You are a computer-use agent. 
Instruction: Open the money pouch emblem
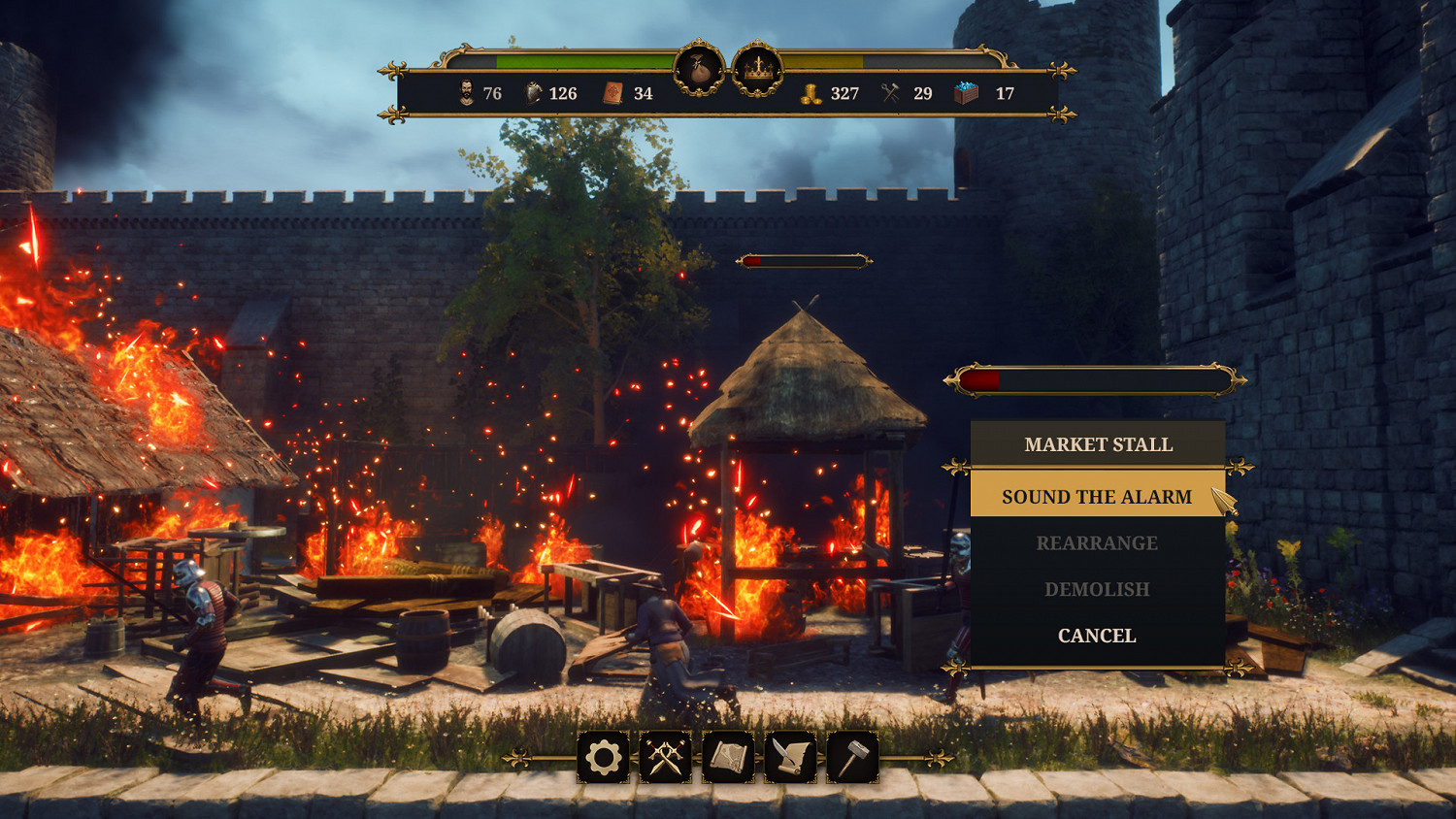tap(701, 68)
